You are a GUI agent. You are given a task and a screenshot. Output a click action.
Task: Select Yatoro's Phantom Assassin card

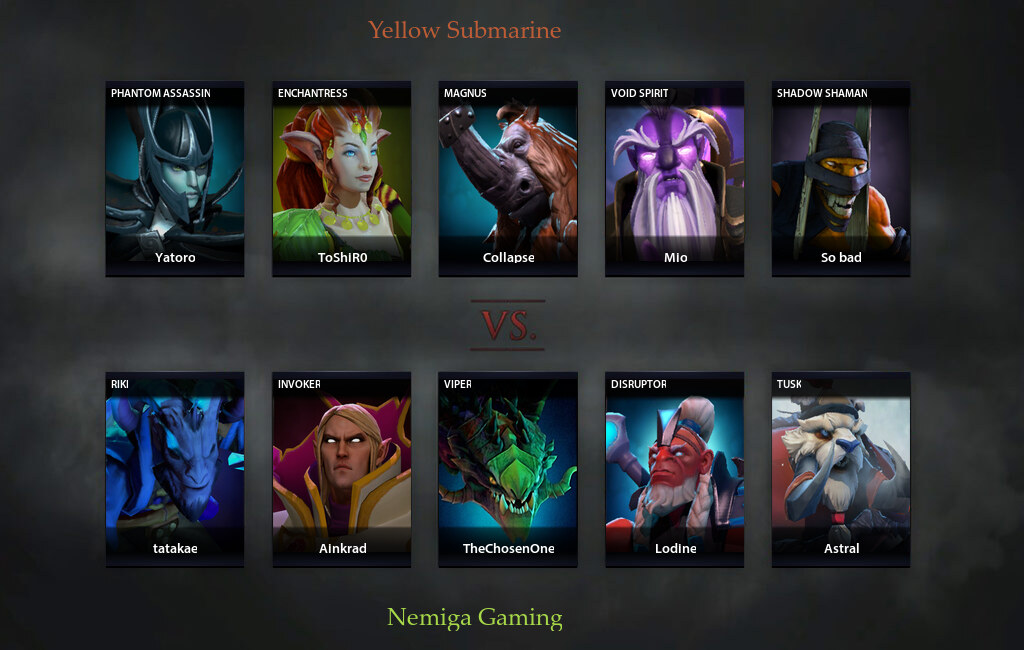pyautogui.click(x=175, y=178)
